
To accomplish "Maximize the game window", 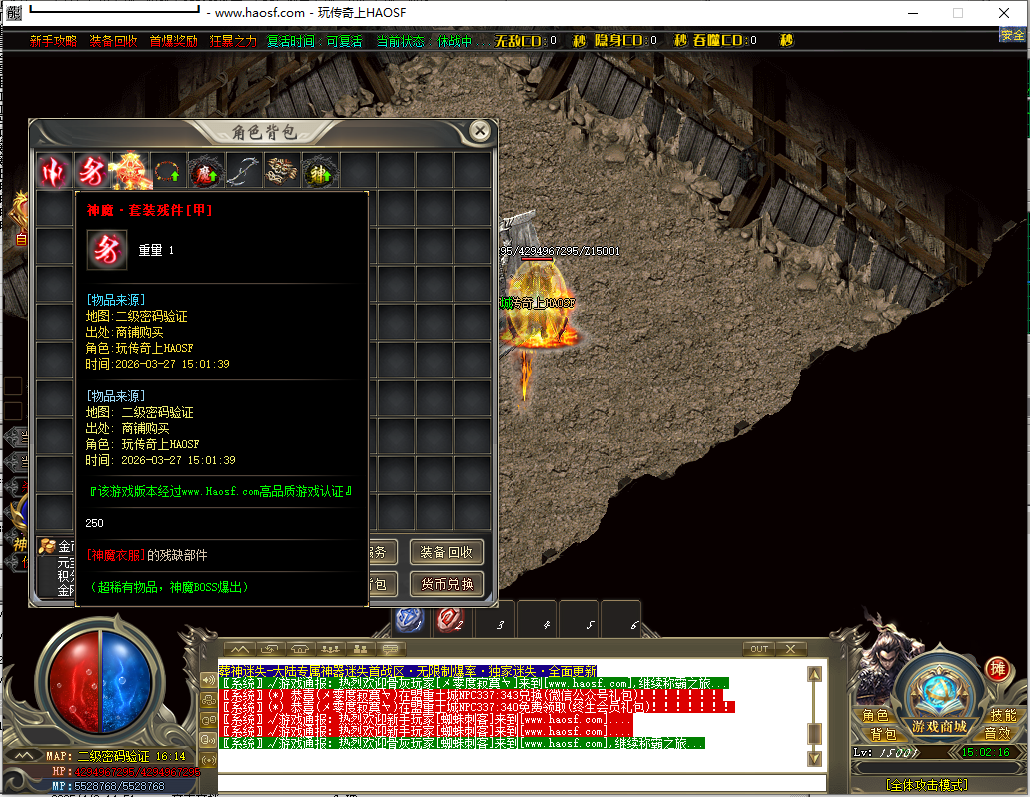I will point(958,13).
